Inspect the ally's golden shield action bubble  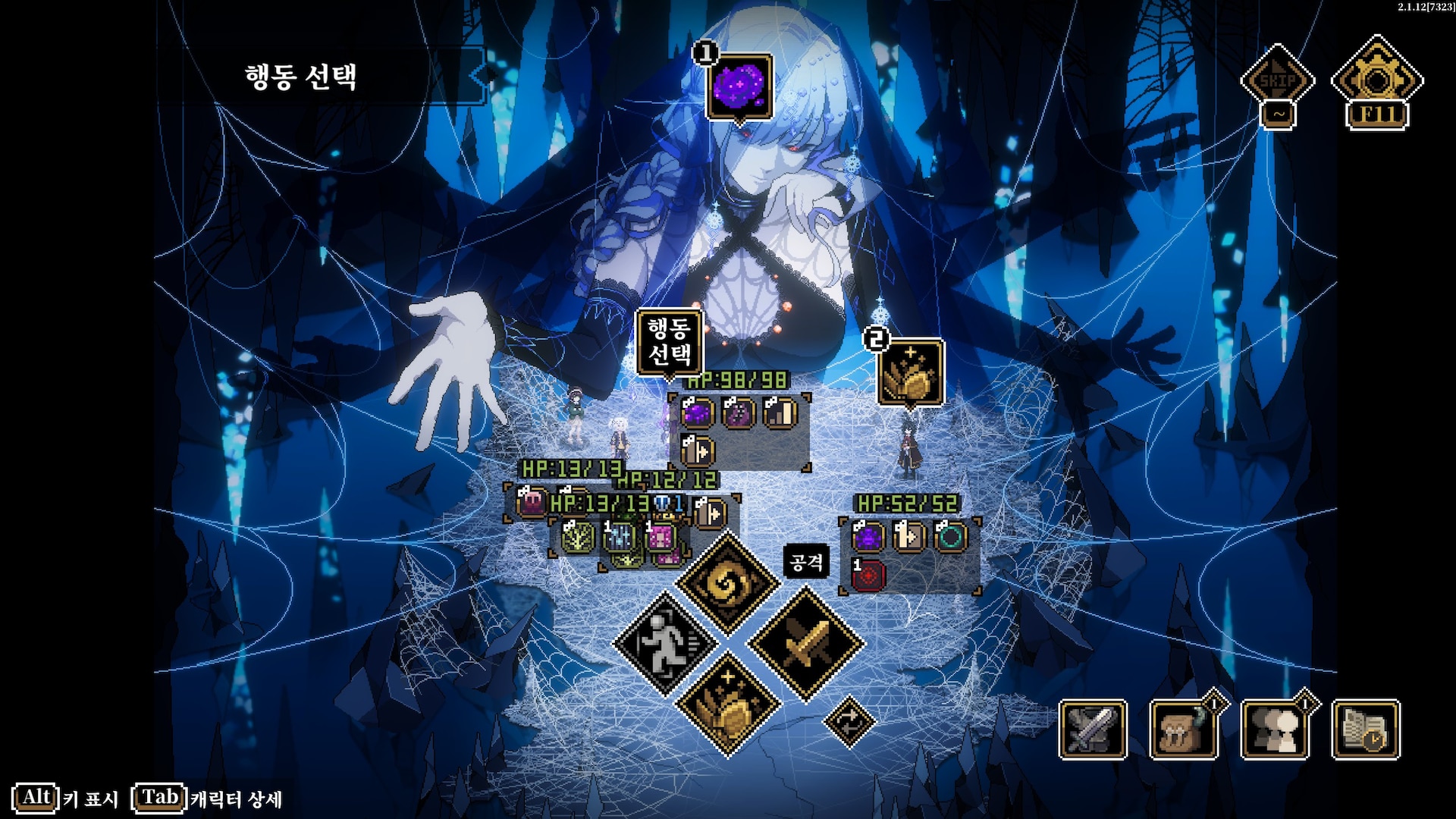click(x=911, y=373)
